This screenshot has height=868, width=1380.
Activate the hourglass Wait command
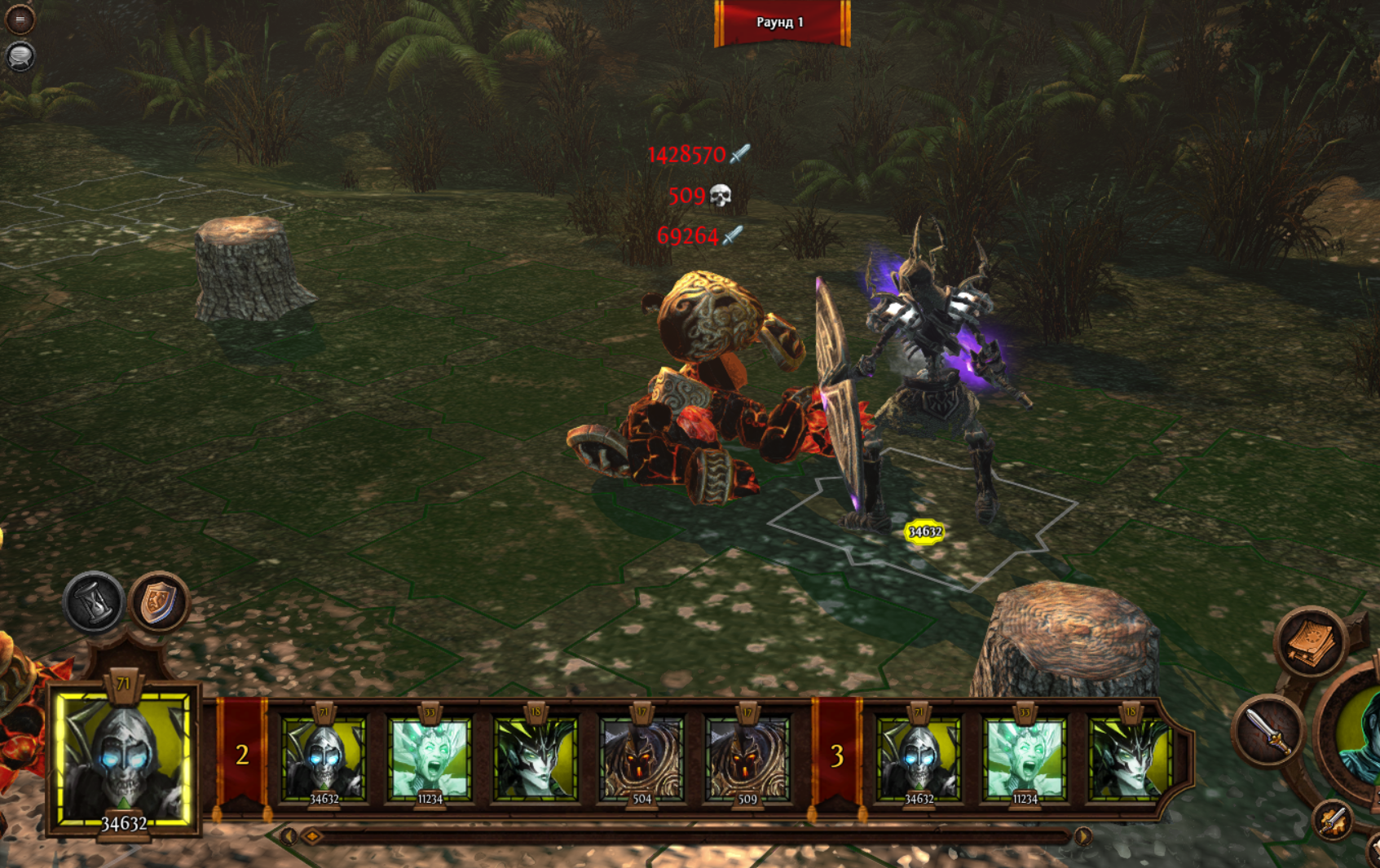[x=95, y=602]
